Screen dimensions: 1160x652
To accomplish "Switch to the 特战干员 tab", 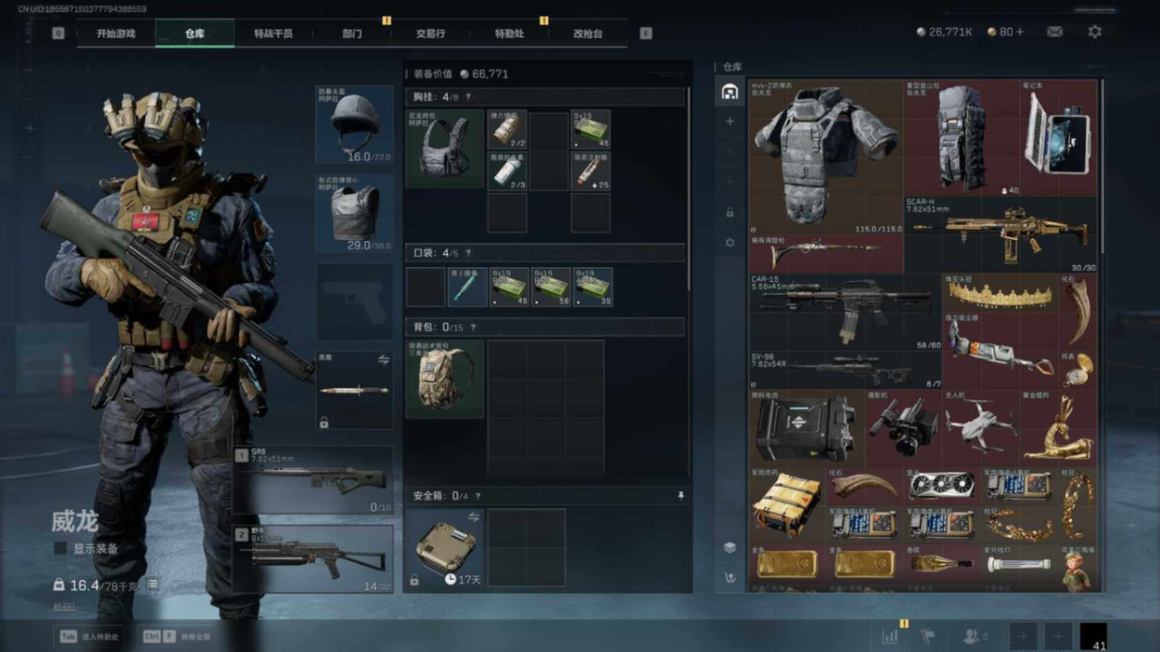I will pyautogui.click(x=273, y=34).
